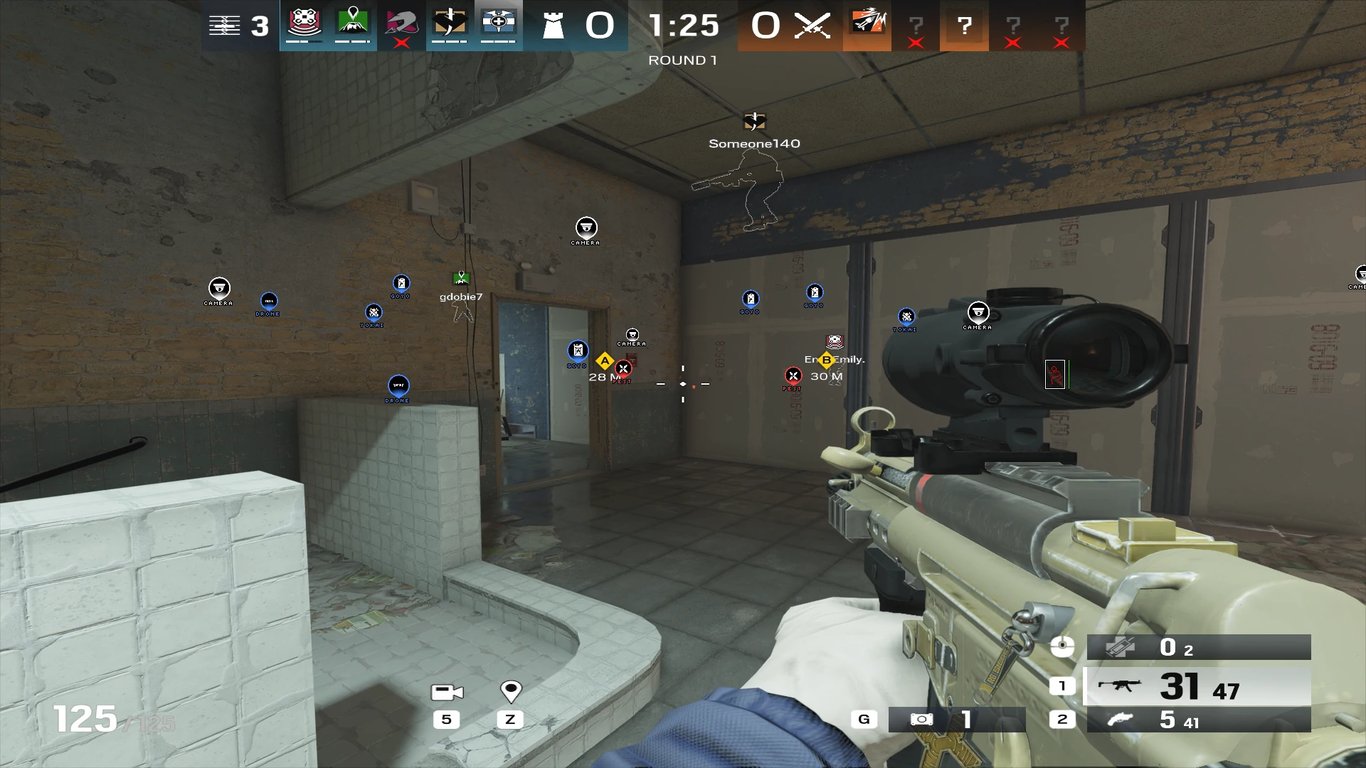Click Someone140's nameplate above the outlined enemy
The image size is (1366, 768).
pos(752,143)
